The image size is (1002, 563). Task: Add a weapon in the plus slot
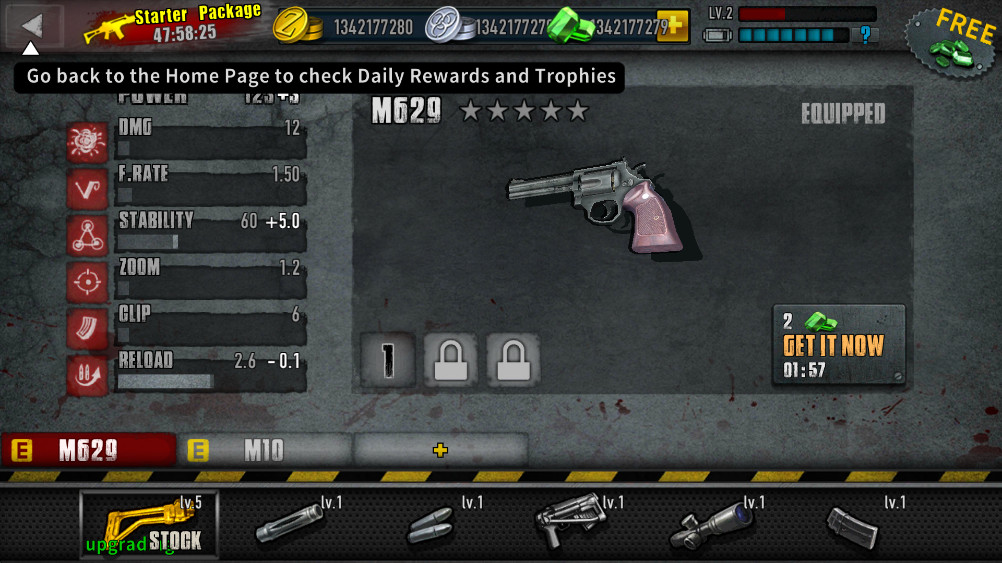(x=440, y=450)
